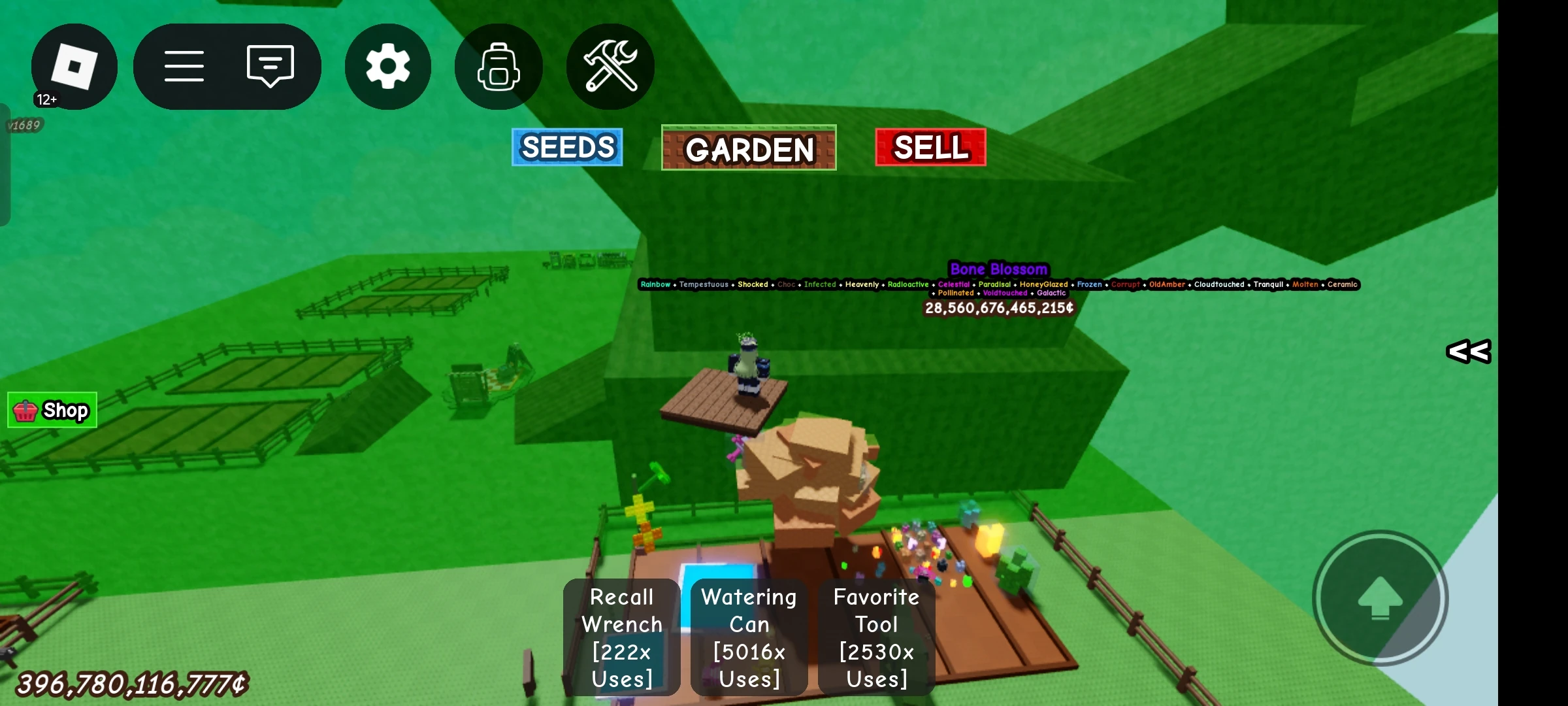Collapse the side panel with the << arrows

coord(1467,352)
